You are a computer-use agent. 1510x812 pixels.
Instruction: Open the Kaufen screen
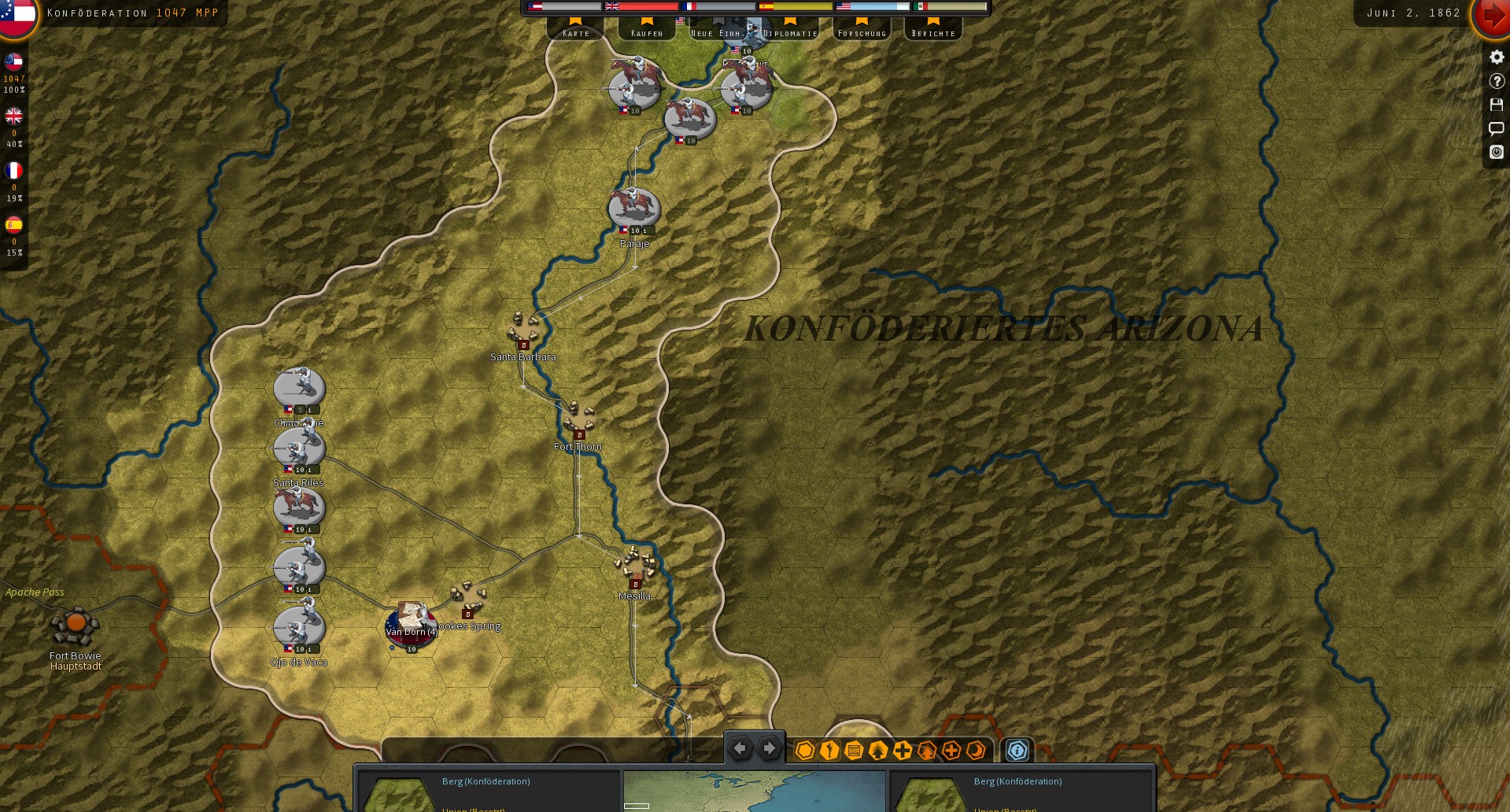[645, 32]
